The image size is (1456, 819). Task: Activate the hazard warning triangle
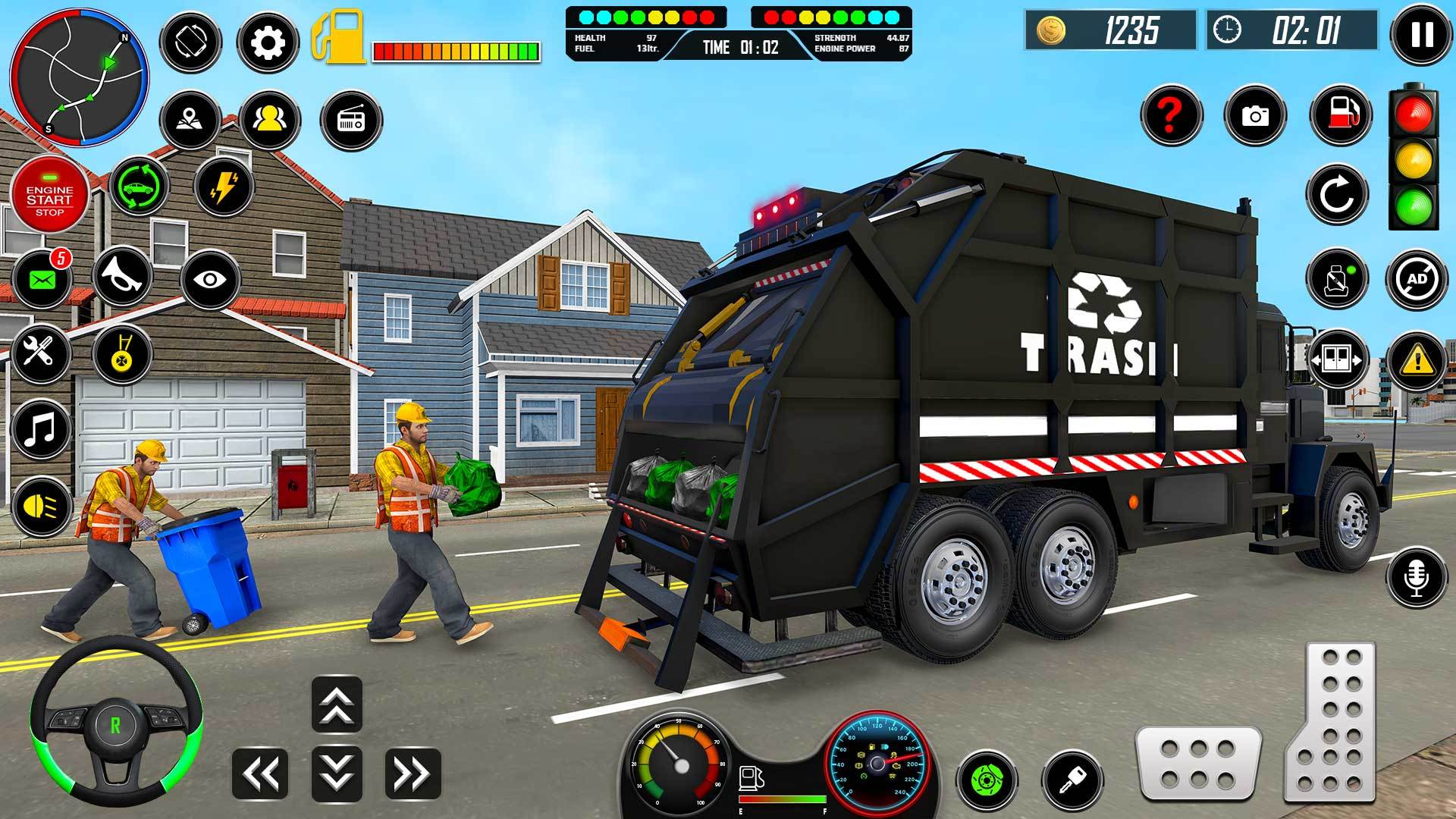[1417, 360]
